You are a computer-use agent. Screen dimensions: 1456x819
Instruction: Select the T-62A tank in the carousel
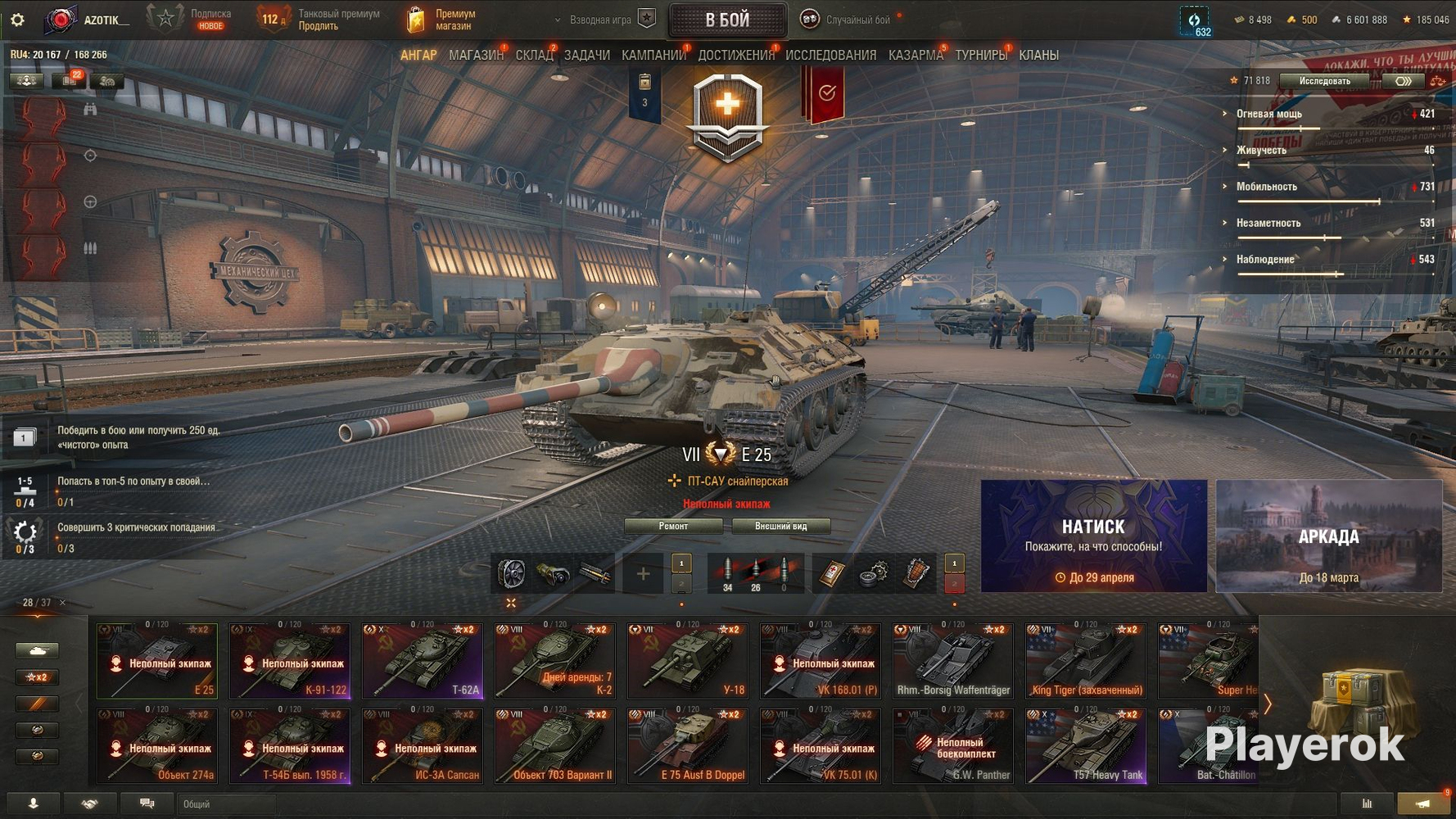pos(423,660)
